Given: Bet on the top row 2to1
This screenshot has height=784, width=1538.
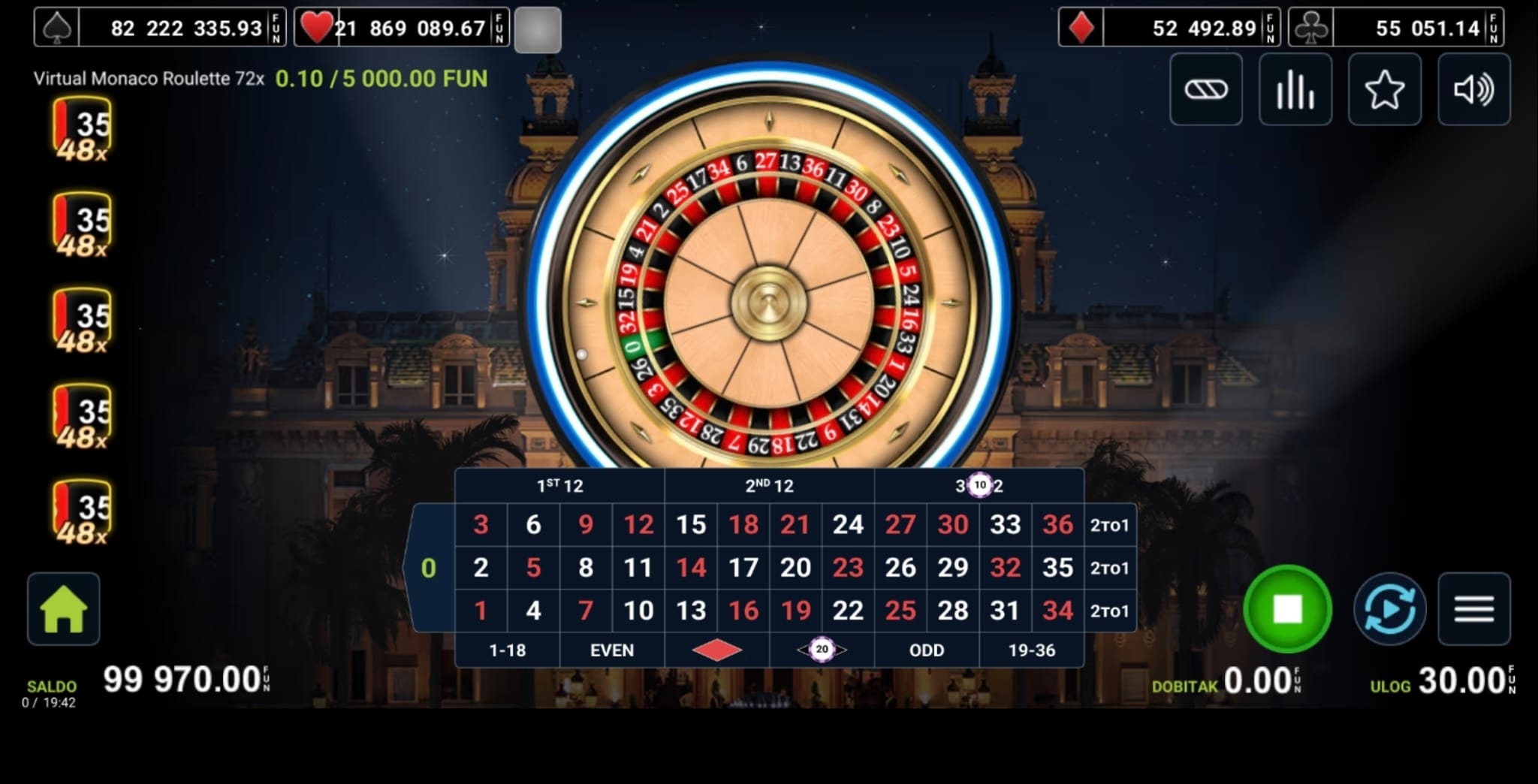Looking at the screenshot, I should point(1110,525).
